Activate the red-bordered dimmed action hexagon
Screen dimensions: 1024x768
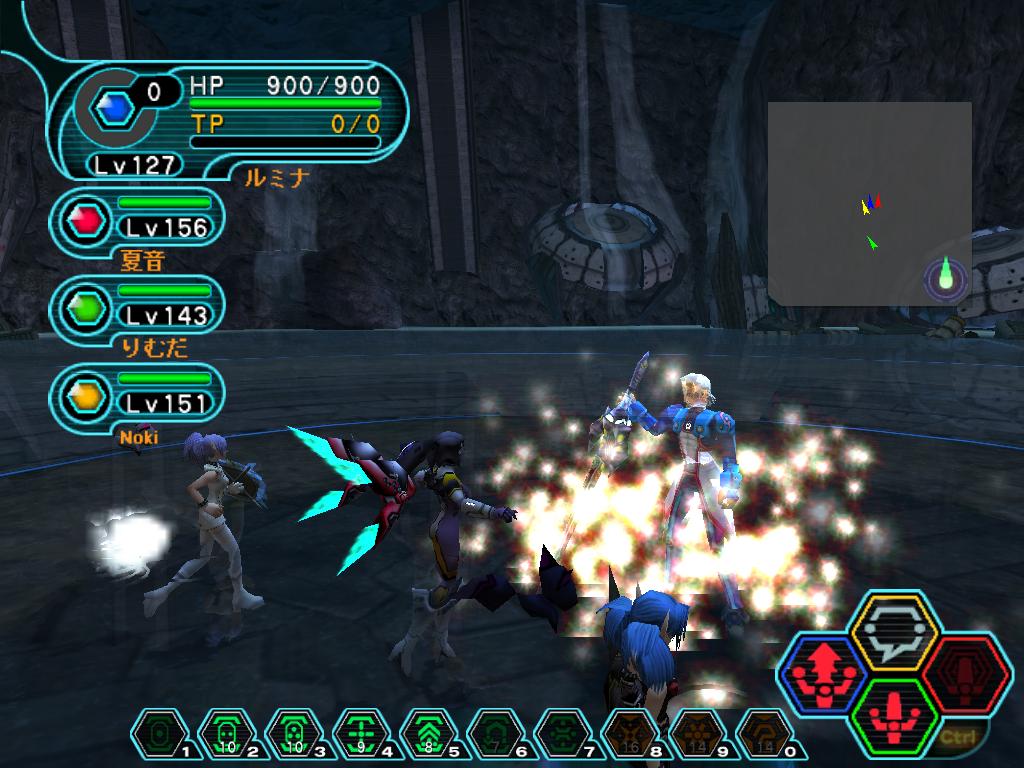coord(965,674)
